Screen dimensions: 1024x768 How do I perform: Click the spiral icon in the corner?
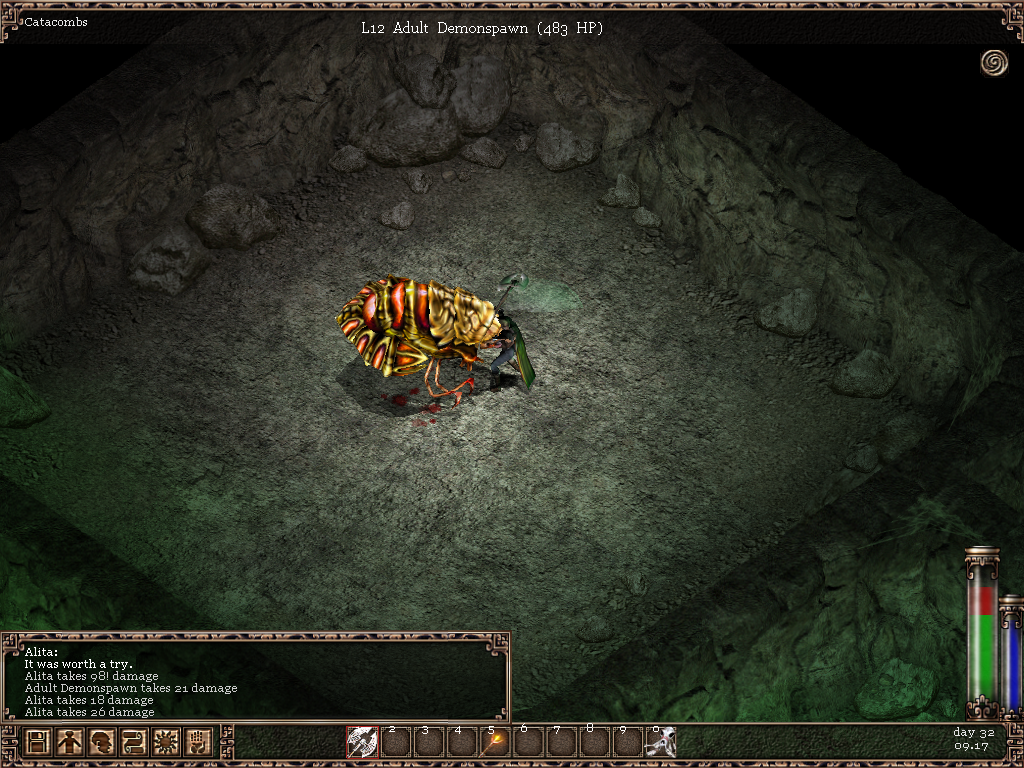(994, 63)
